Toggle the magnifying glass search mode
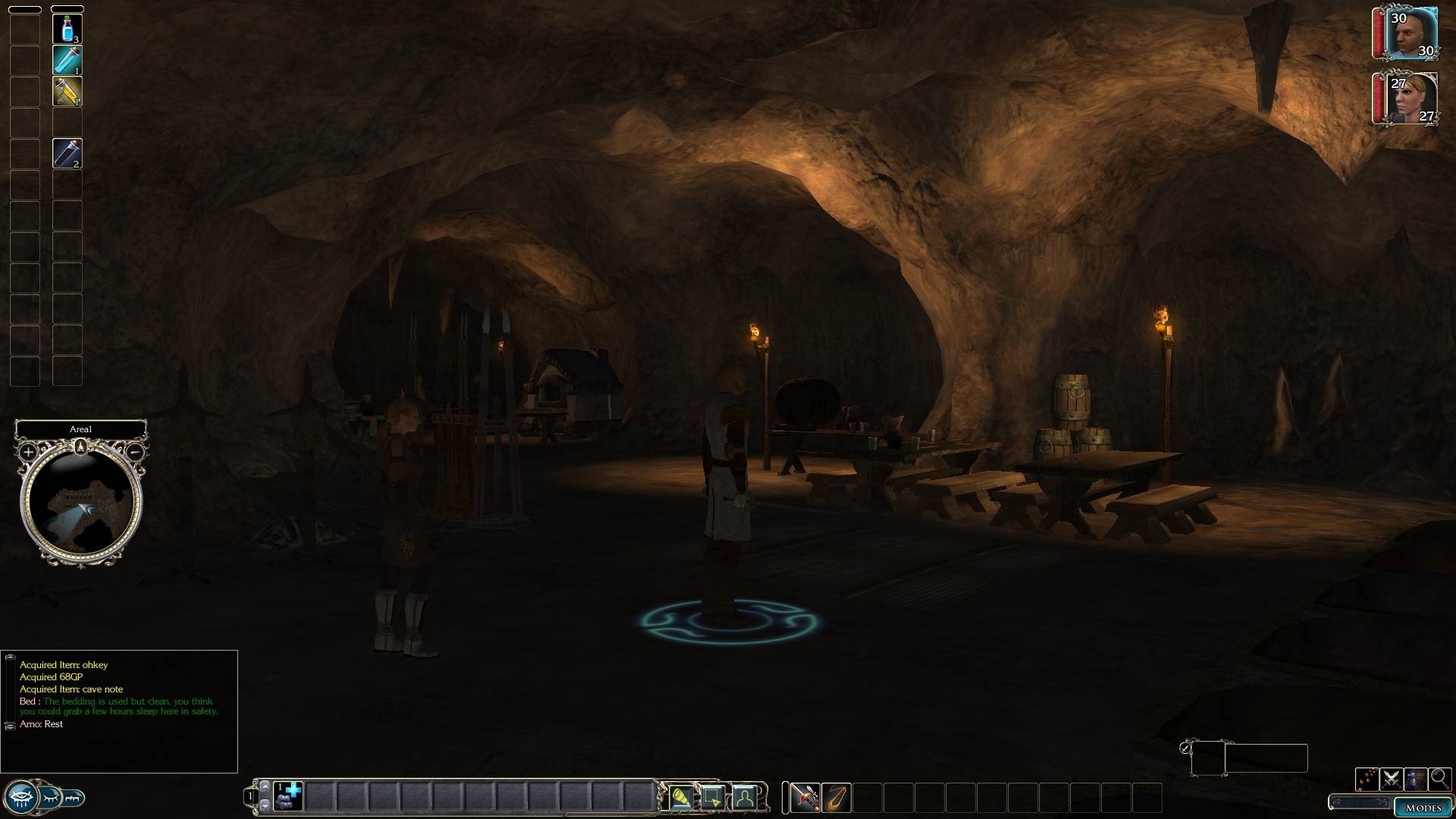The height and width of the screenshot is (819, 1456). click(x=1439, y=779)
